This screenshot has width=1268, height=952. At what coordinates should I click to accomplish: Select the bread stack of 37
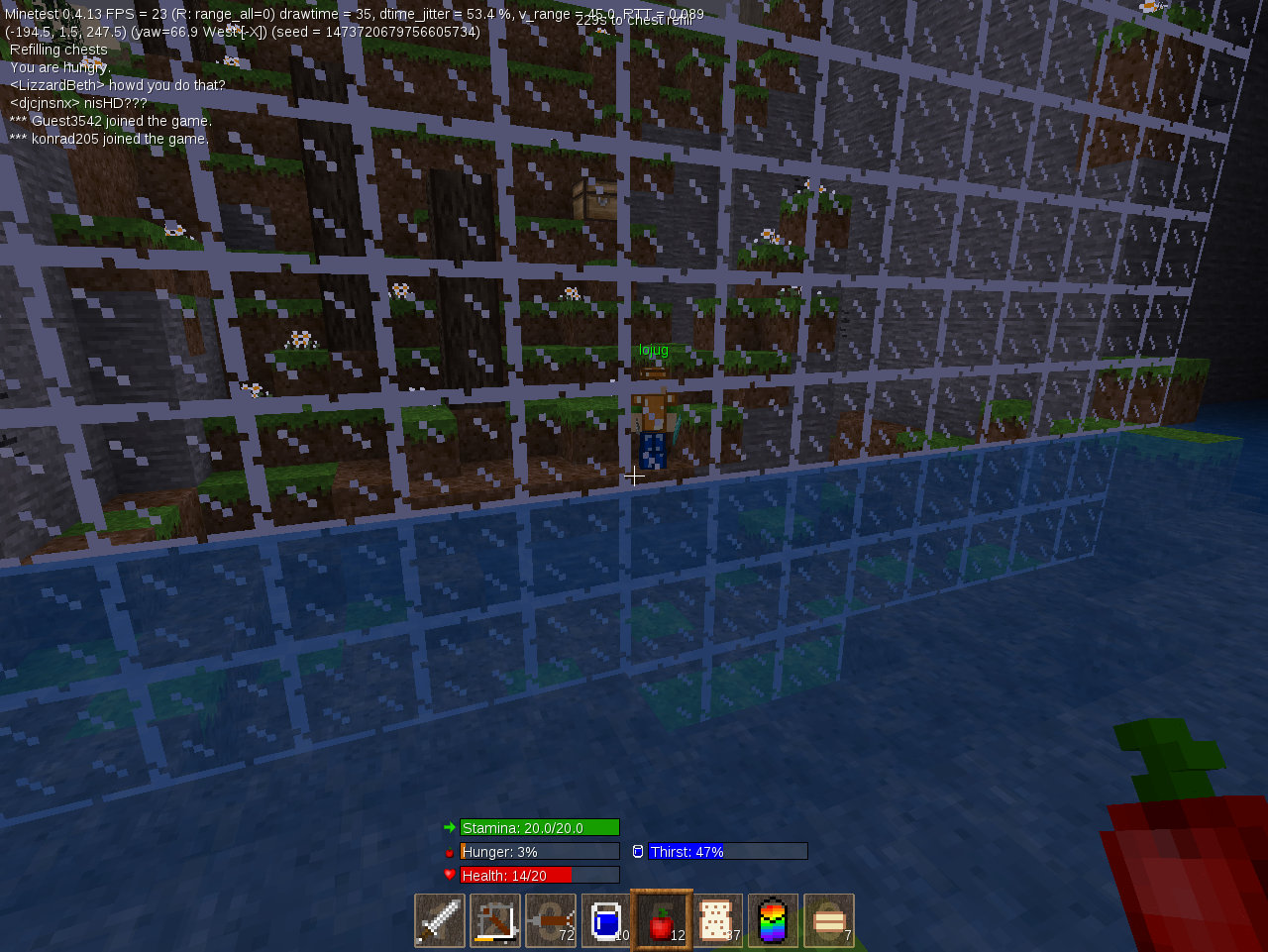717,920
